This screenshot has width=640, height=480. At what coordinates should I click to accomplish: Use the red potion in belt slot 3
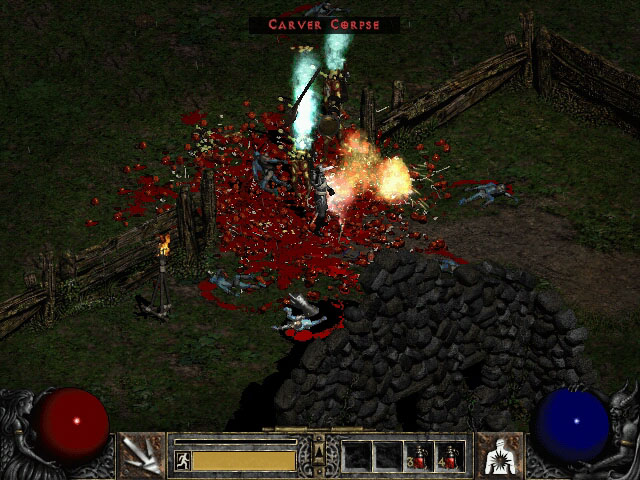420,456
